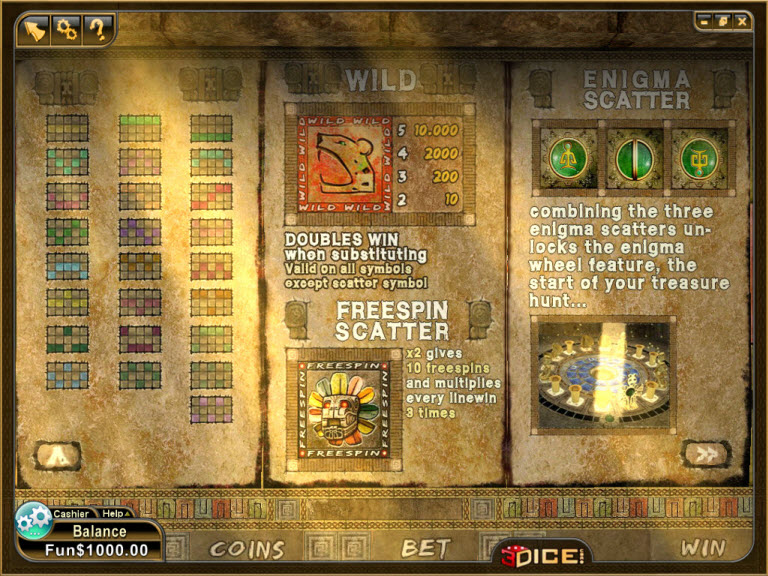Restore the window size

[x=722, y=20]
